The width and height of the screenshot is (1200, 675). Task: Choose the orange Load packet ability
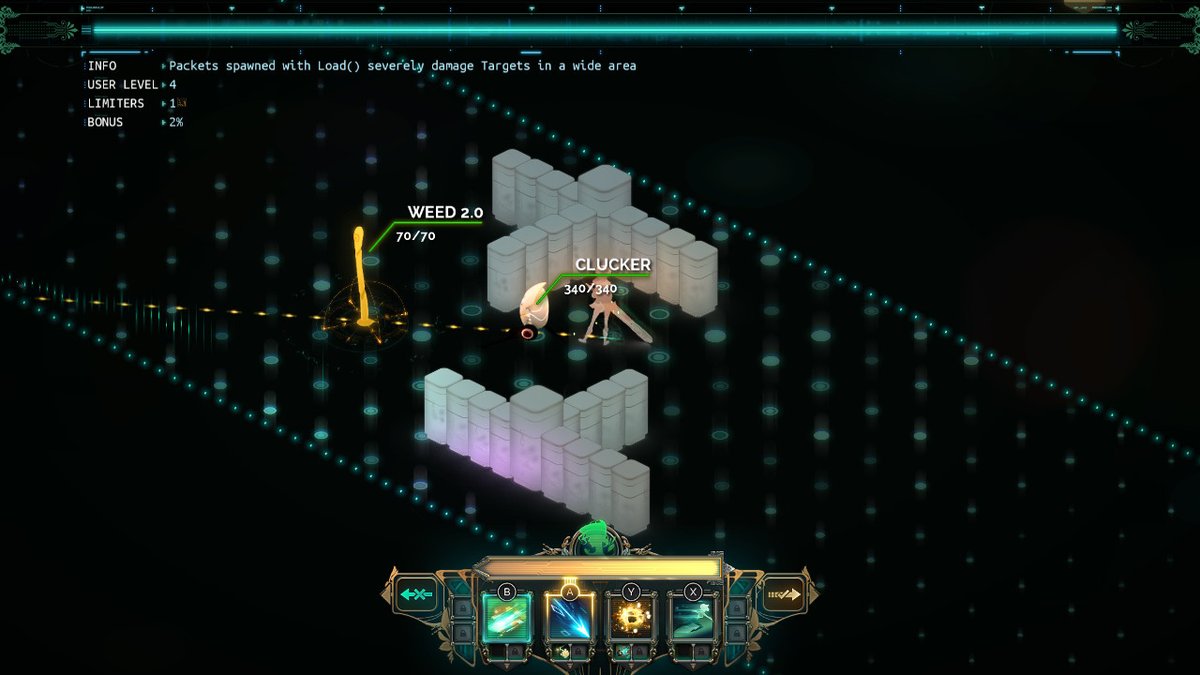point(632,618)
